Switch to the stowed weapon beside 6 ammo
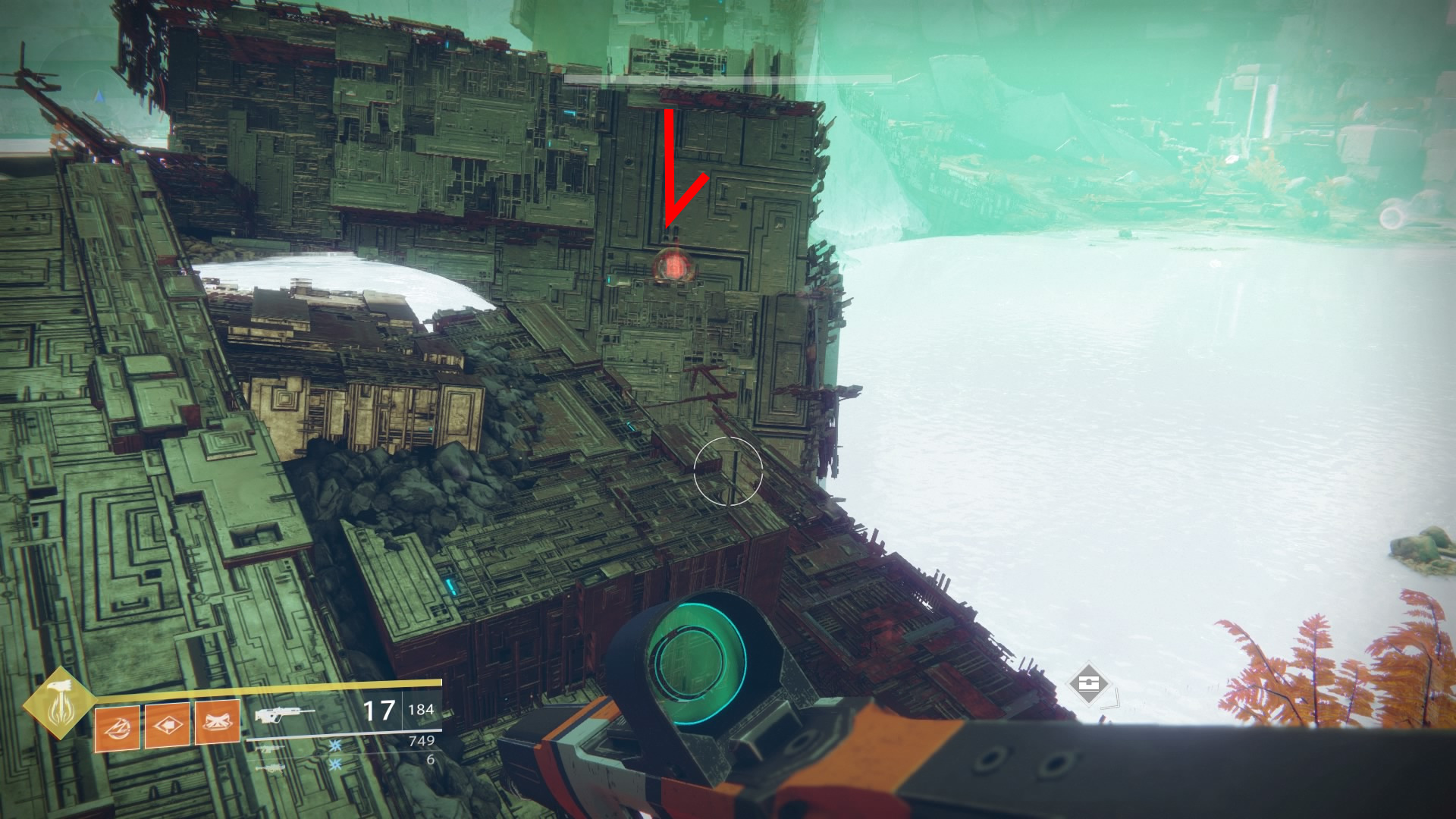The image size is (1456, 819). pos(275,767)
